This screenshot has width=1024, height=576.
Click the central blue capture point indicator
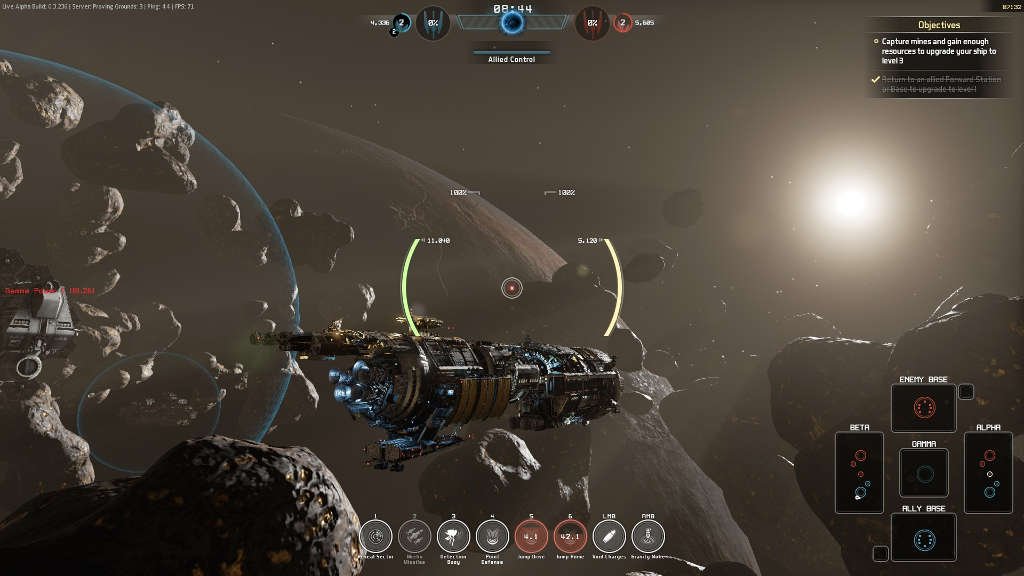(511, 22)
